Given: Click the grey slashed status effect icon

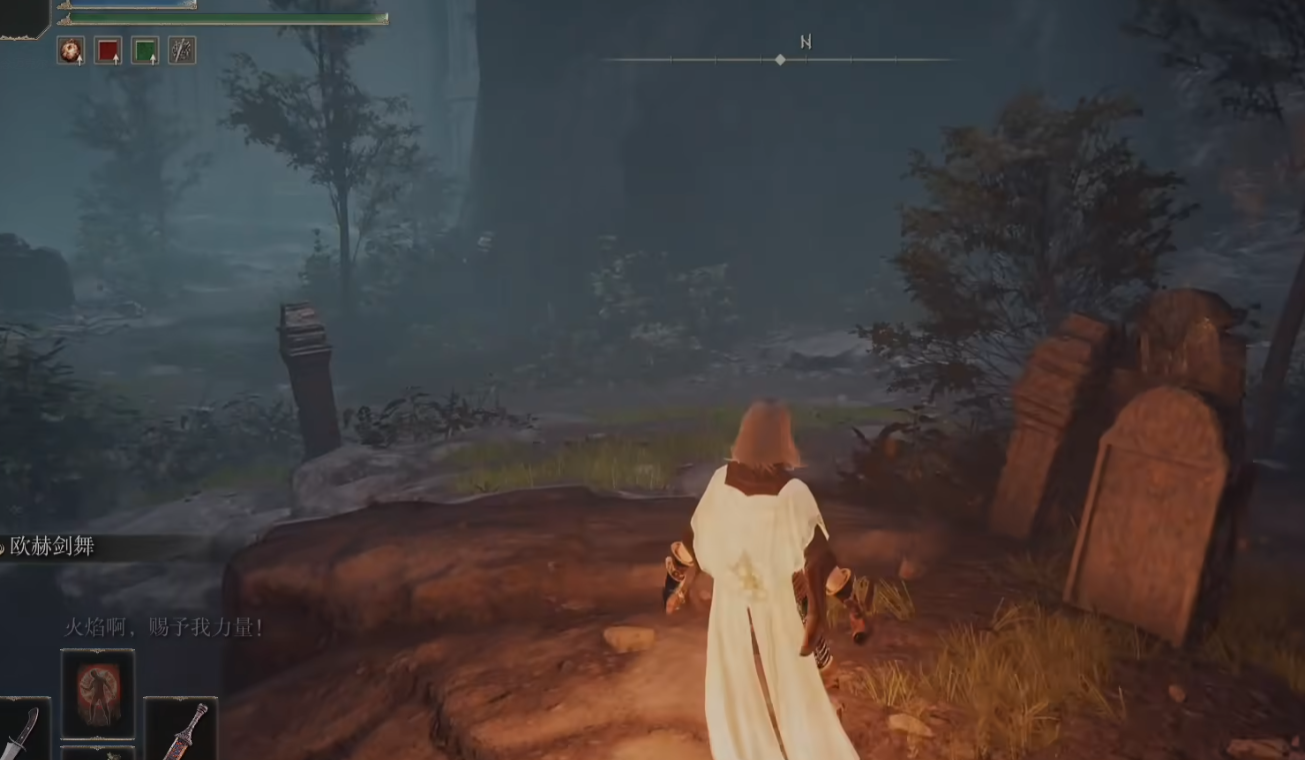Looking at the screenshot, I should (182, 50).
